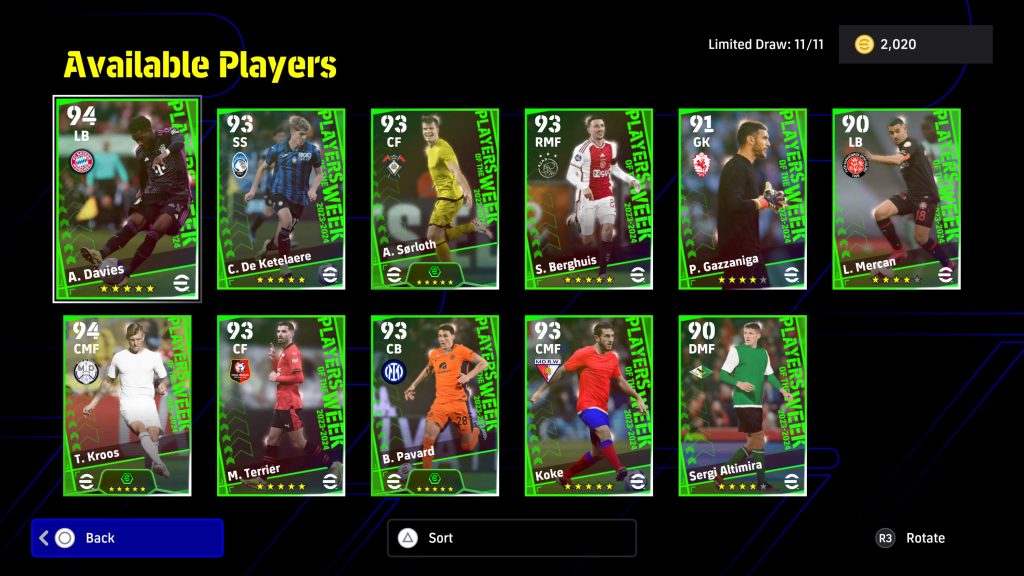Viewport: 1024px width, 576px height.
Task: Choose the Koke player card
Action: pos(589,405)
